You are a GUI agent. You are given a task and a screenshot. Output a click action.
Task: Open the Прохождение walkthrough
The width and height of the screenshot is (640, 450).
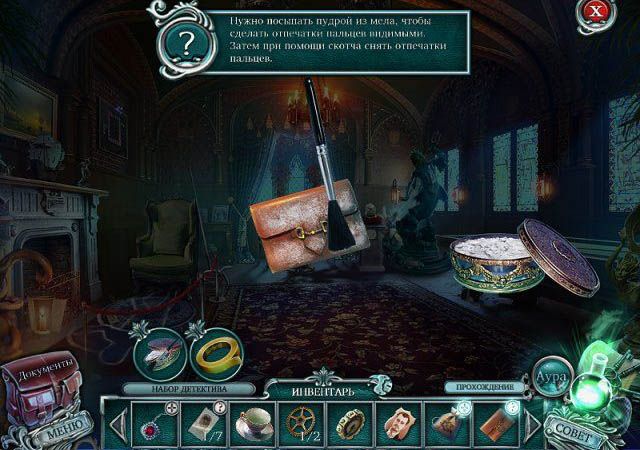click(485, 386)
